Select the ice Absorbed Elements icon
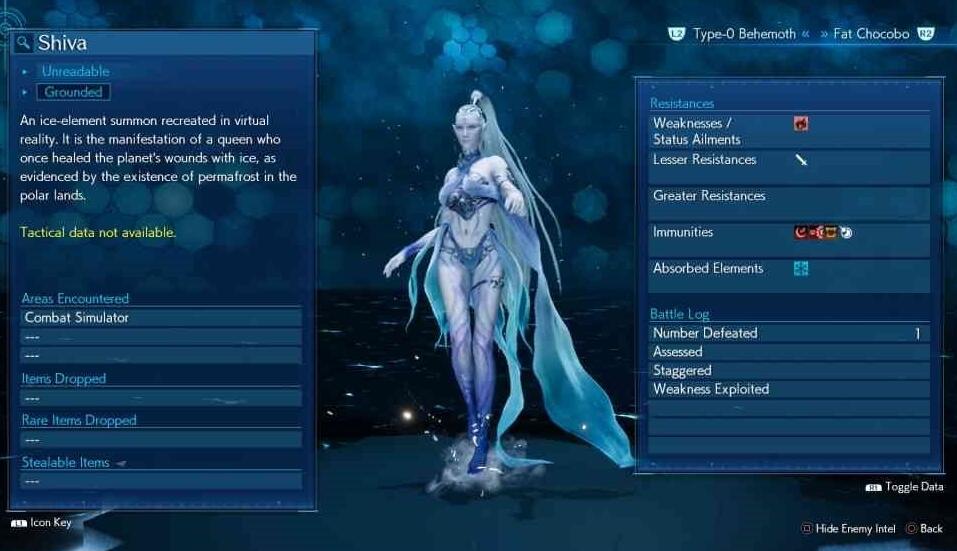The width and height of the screenshot is (957, 551). pos(800,268)
